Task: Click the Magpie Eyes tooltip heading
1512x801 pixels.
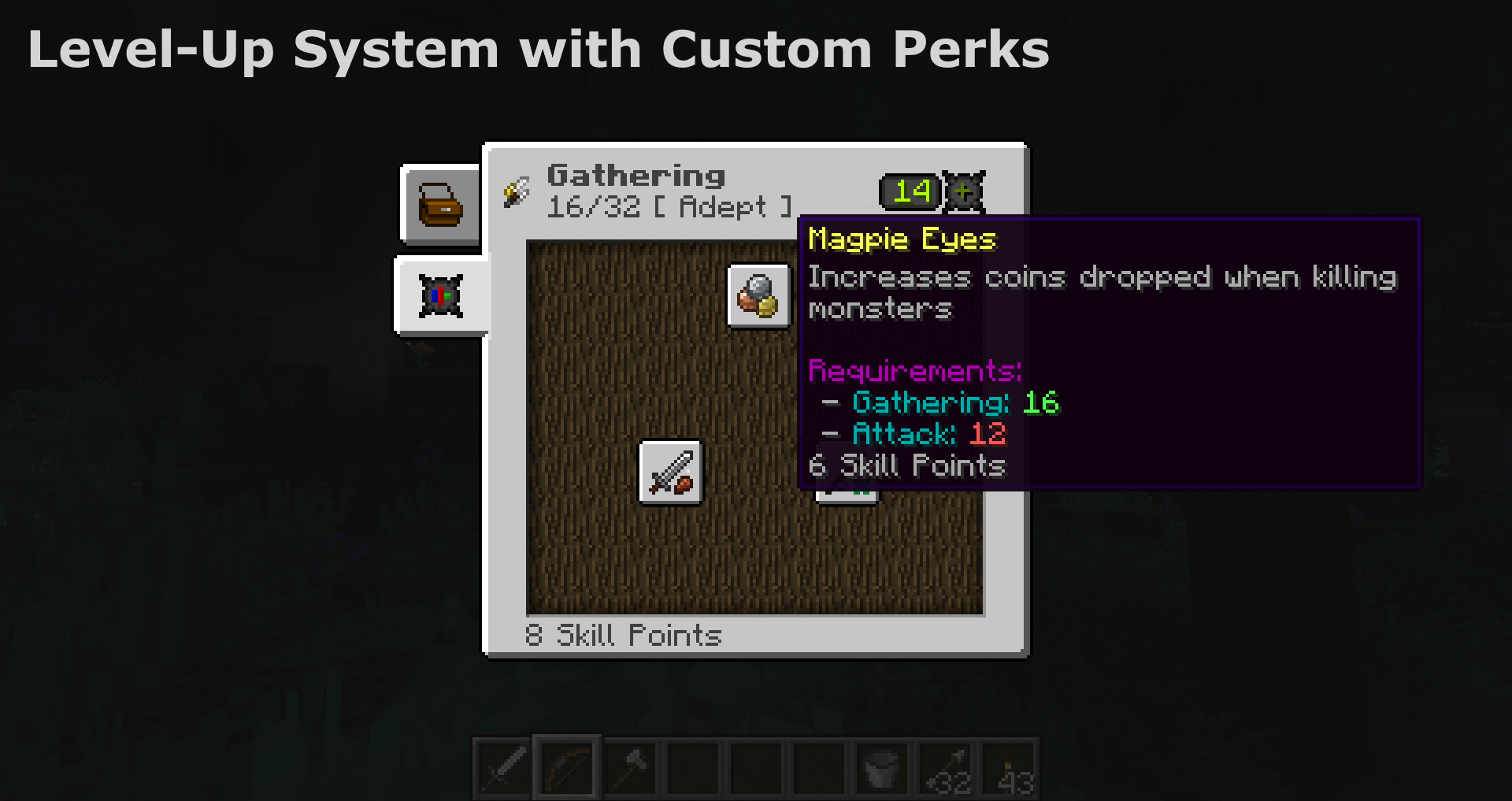Action: click(902, 240)
